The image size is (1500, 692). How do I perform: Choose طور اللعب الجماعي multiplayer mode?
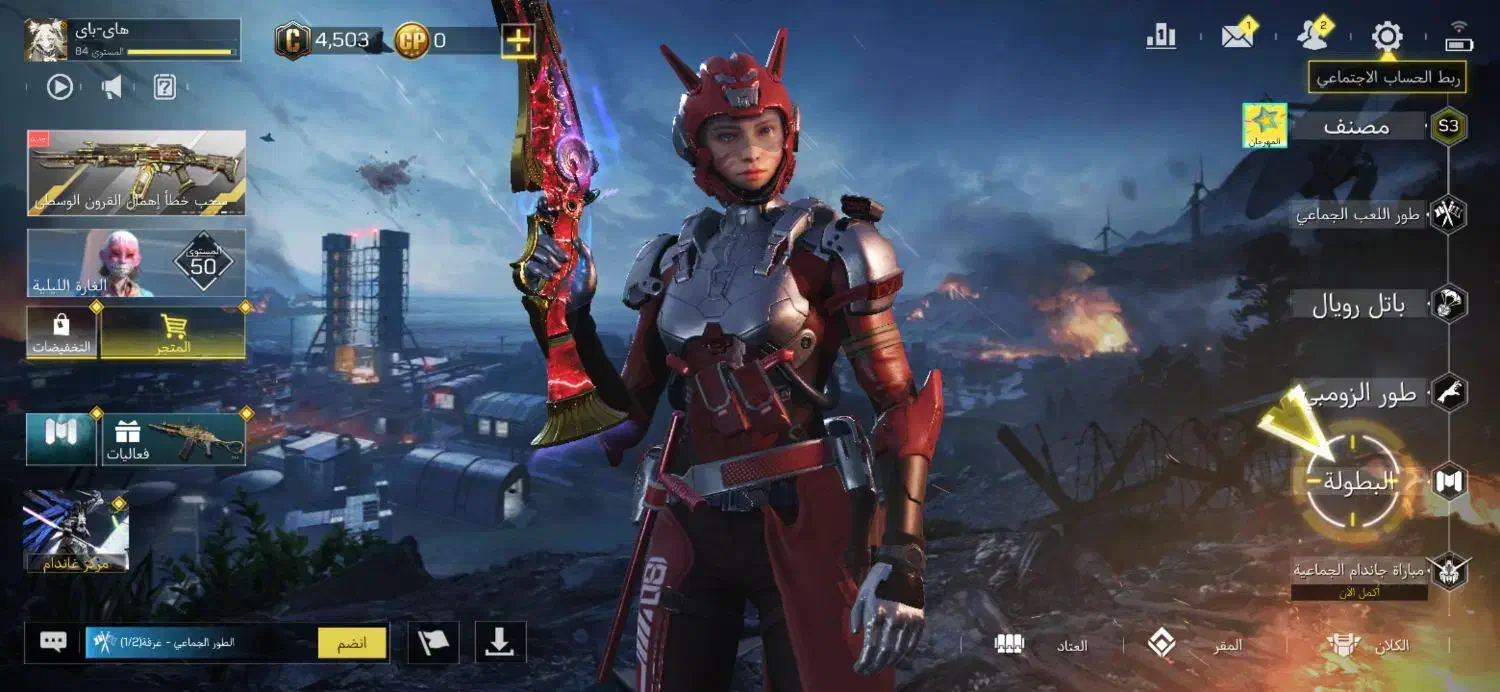pos(1360,214)
